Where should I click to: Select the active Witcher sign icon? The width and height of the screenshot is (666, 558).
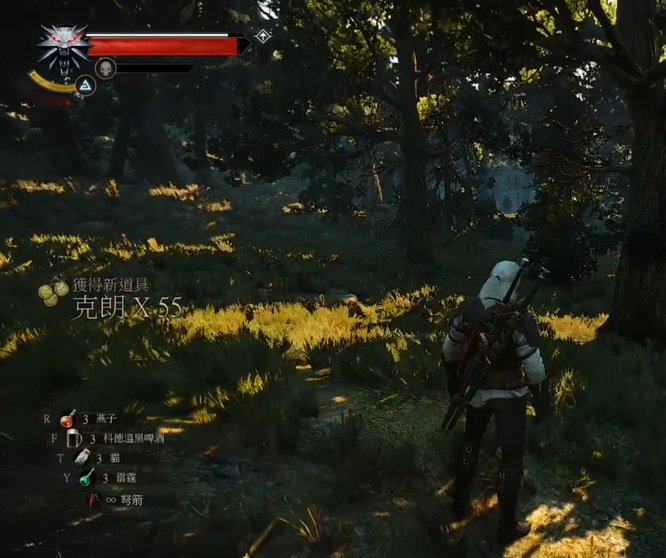(x=85, y=86)
